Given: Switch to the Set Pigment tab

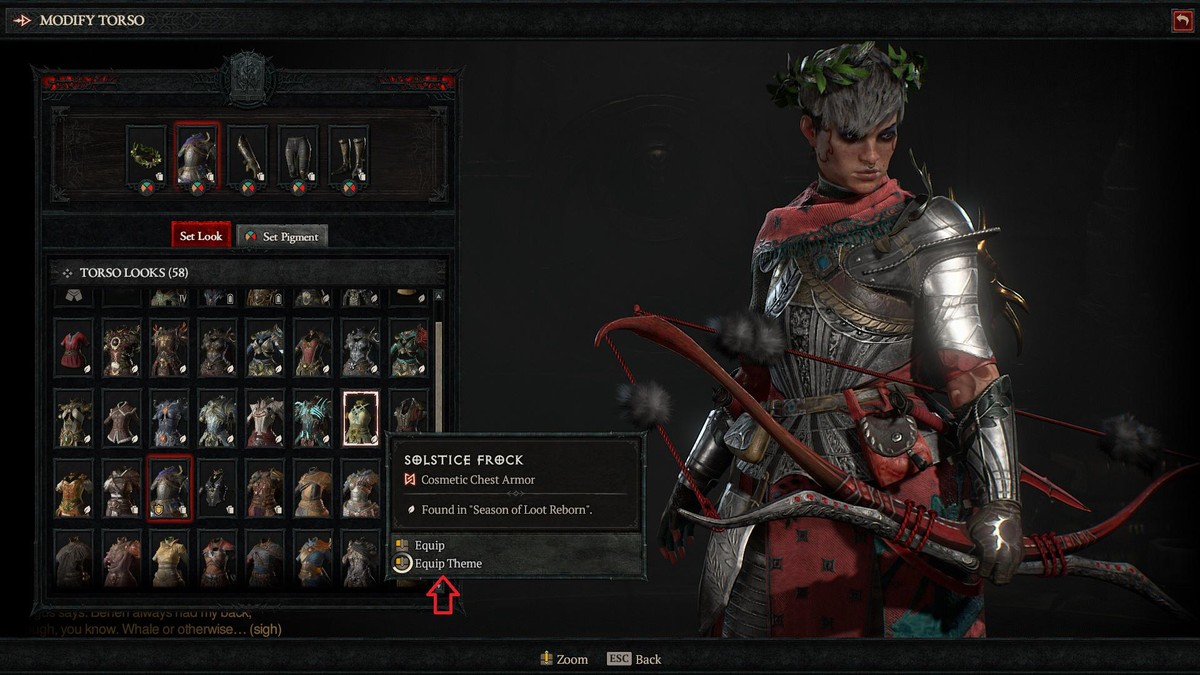Looking at the screenshot, I should coord(283,237).
